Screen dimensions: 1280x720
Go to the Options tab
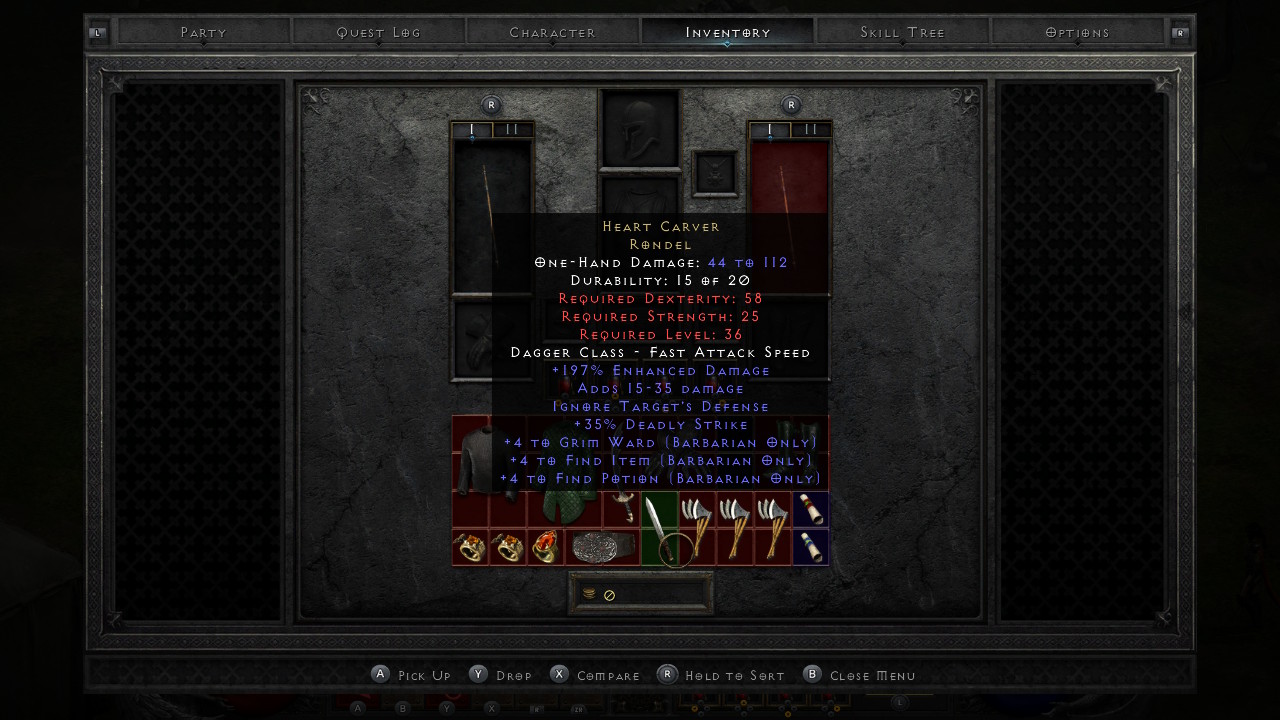(1077, 32)
